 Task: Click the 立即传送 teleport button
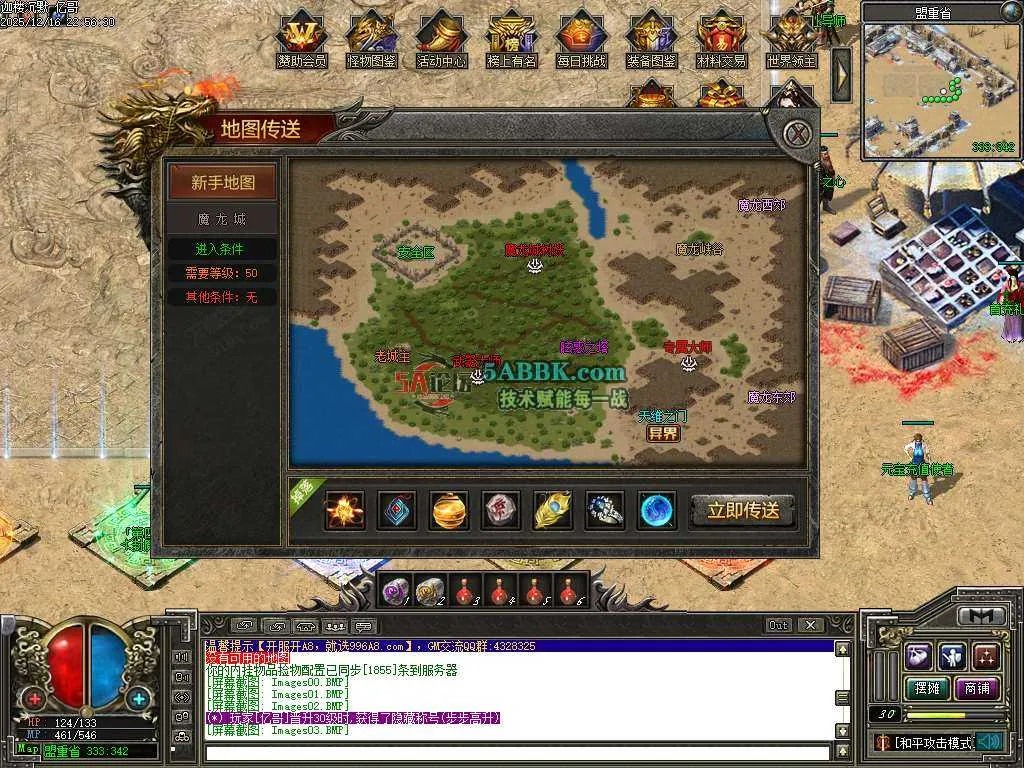point(743,510)
